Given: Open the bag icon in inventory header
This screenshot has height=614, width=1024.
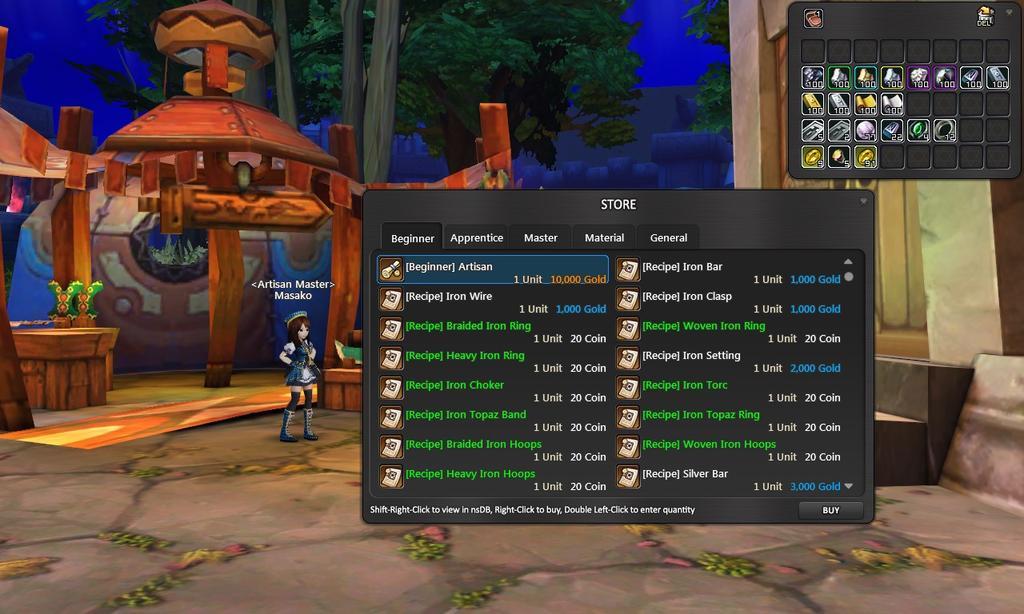Looking at the screenshot, I should click(x=813, y=17).
